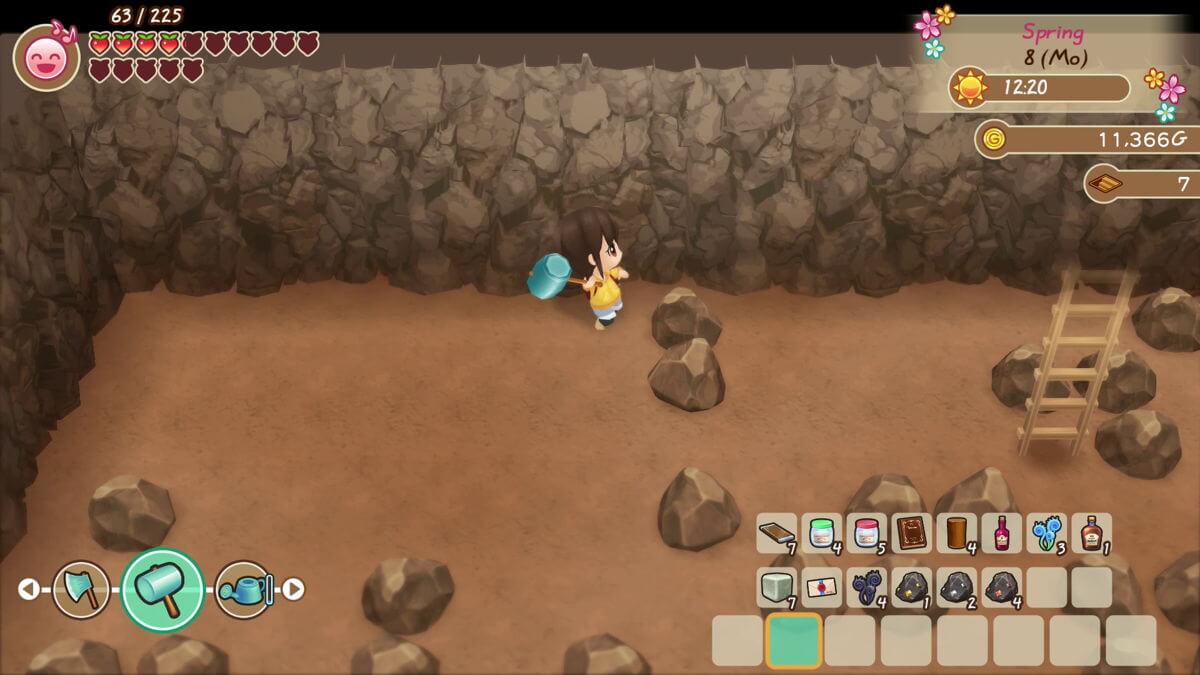Select the silver-flecked ore slot
Image resolution: width=1200 pixels, height=675 pixels.
point(957,588)
